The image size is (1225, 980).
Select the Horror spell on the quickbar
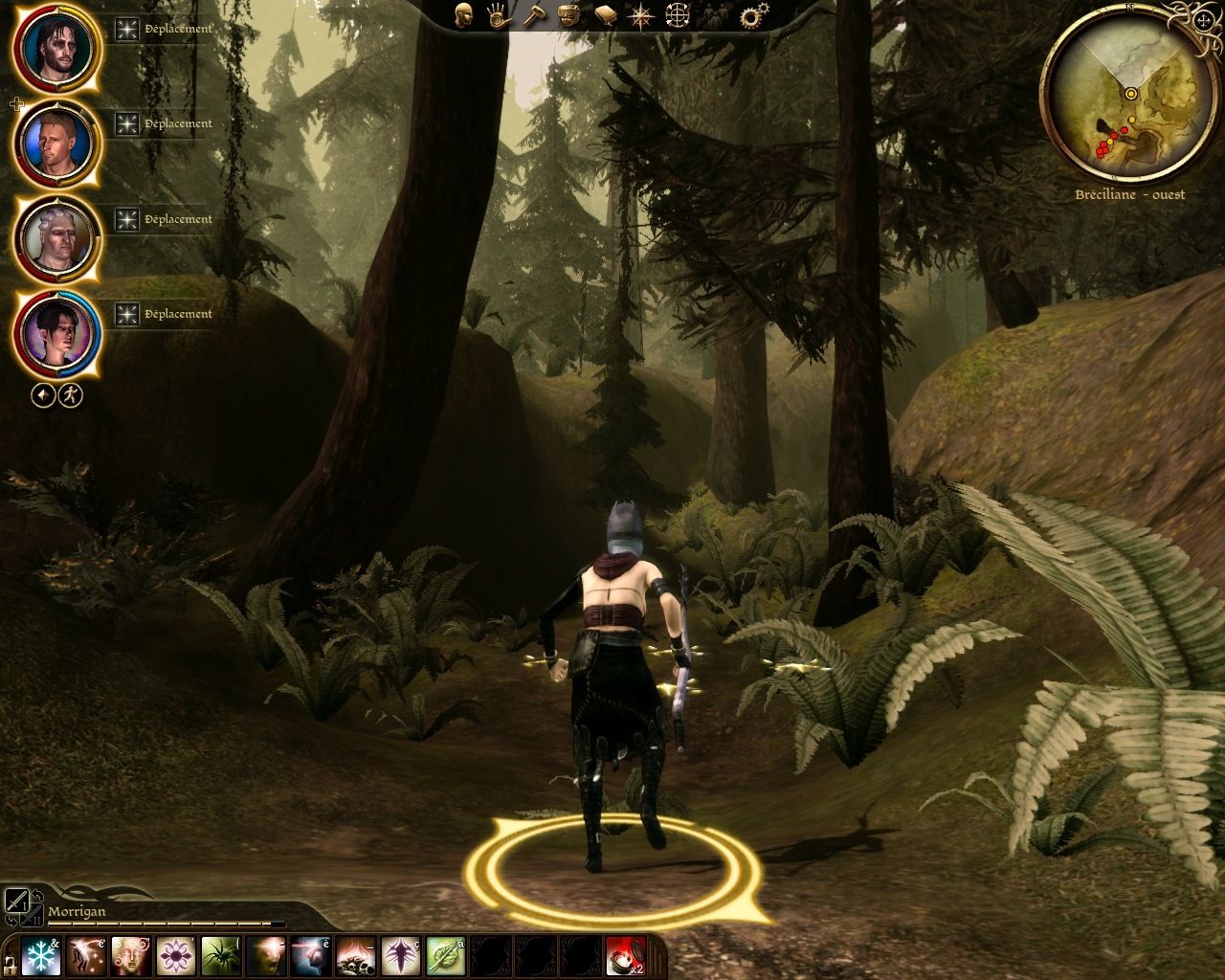(x=268, y=955)
